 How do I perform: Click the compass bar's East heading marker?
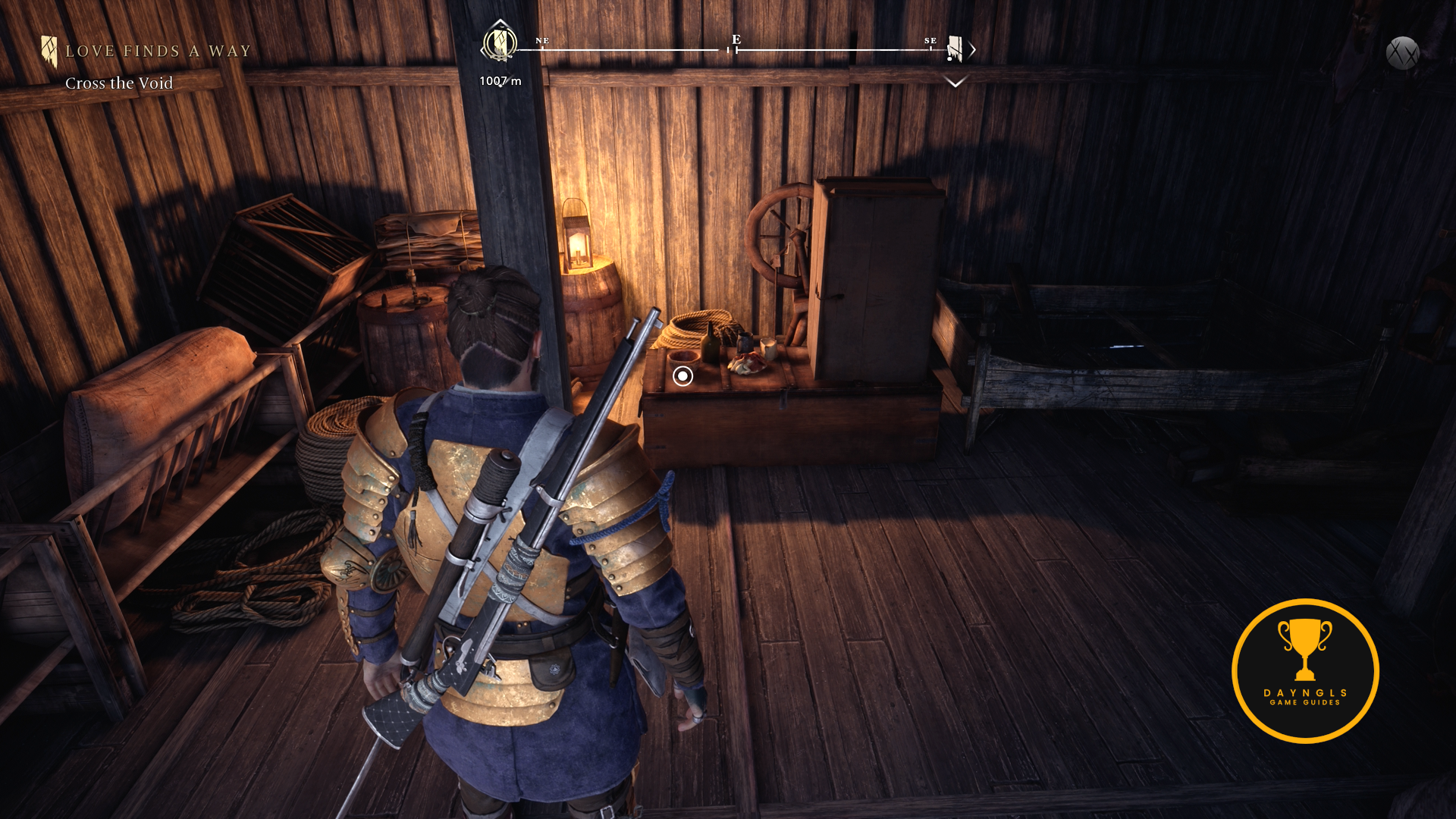[736, 41]
